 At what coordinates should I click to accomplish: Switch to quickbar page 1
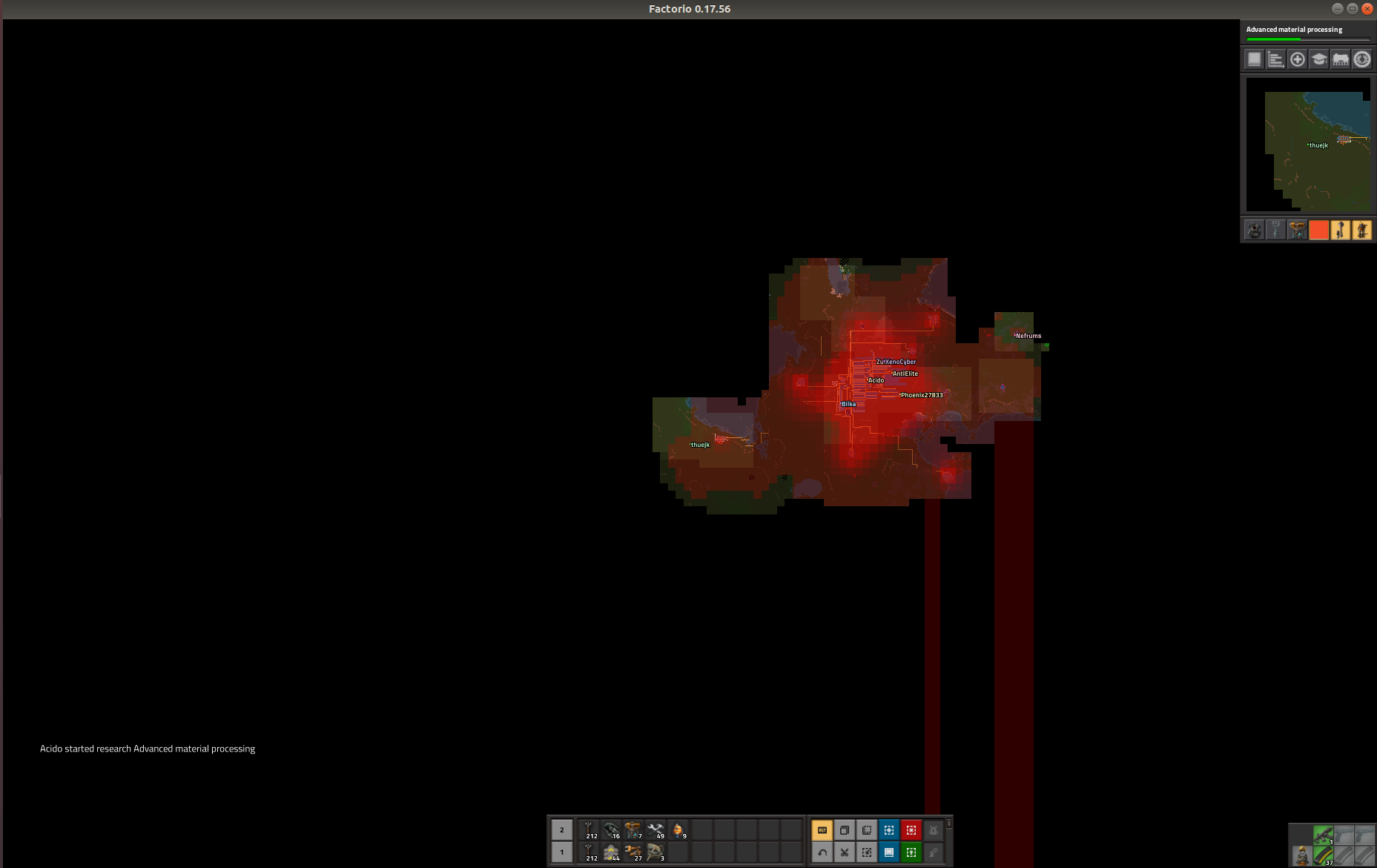click(x=561, y=852)
